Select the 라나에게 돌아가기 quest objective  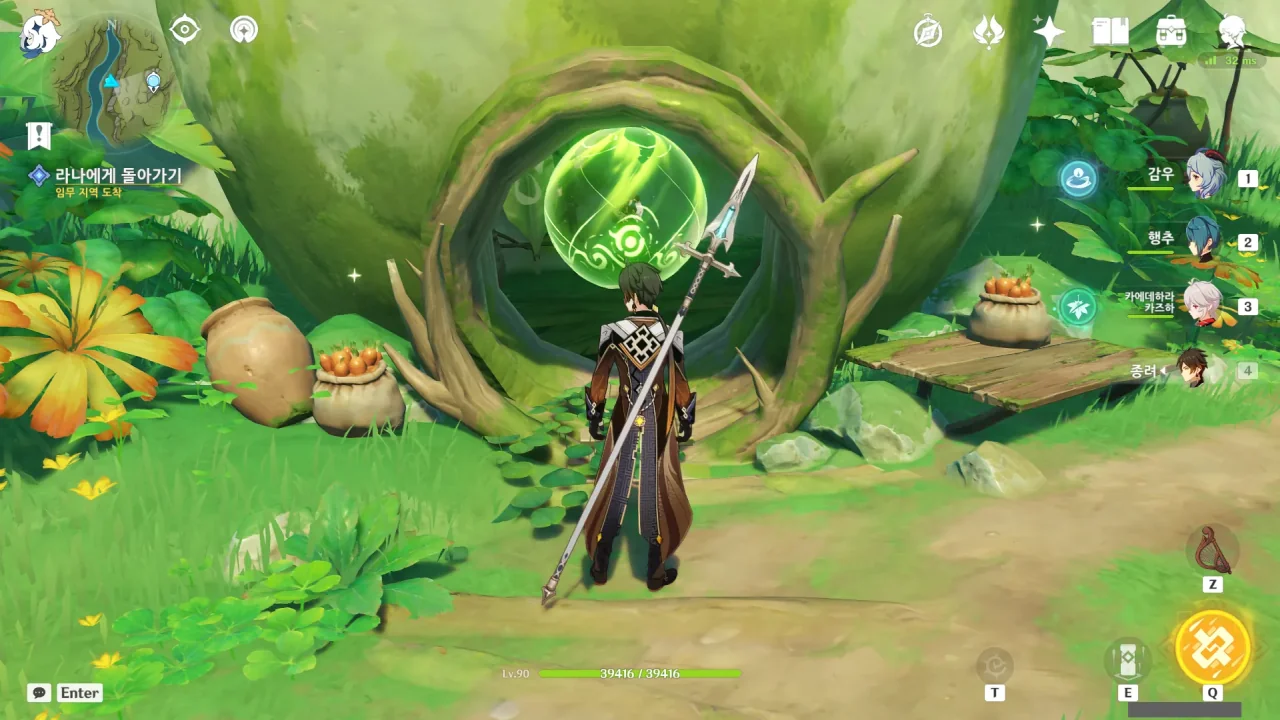tap(118, 176)
